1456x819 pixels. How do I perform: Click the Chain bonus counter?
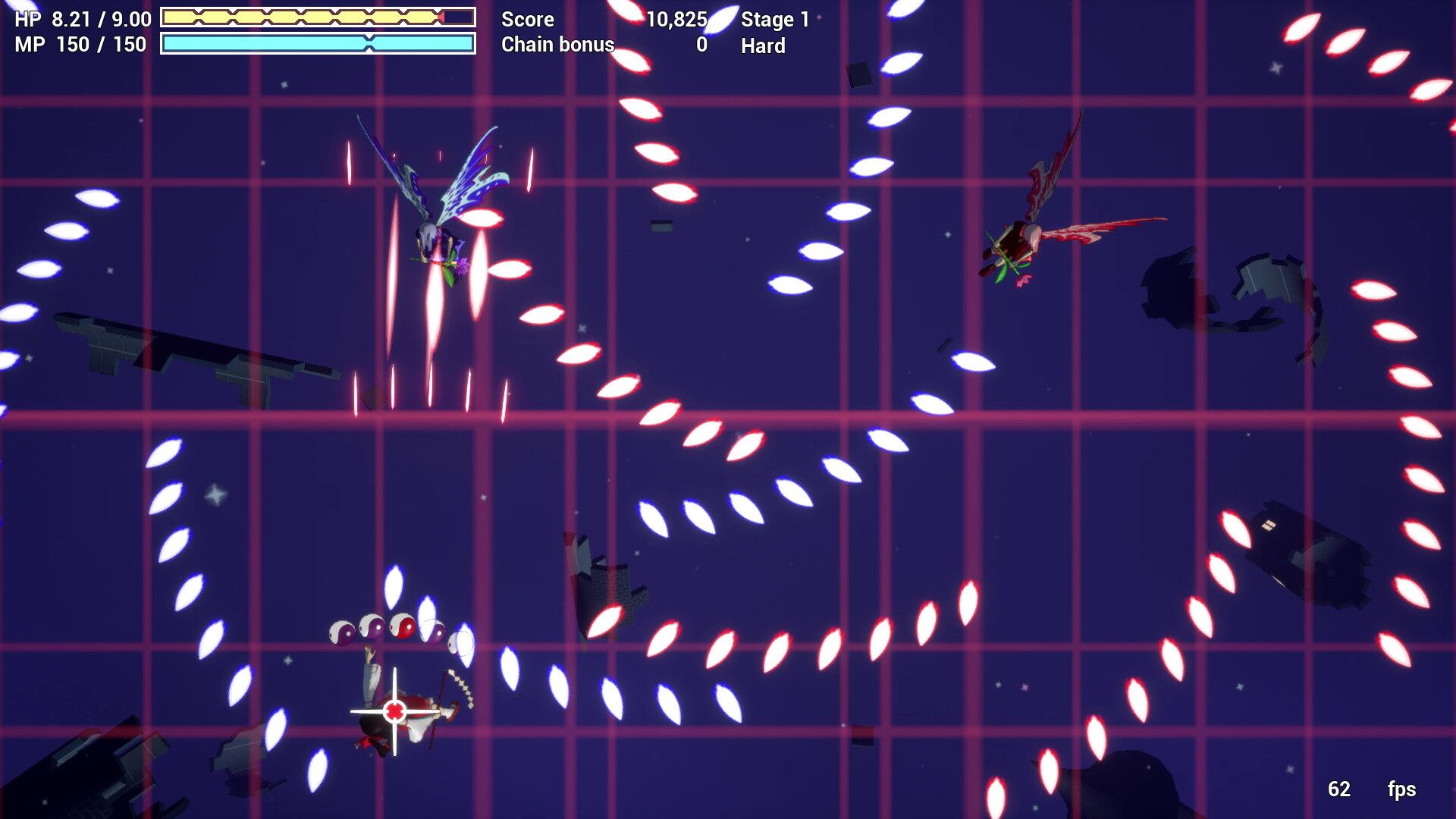pyautogui.click(x=557, y=45)
